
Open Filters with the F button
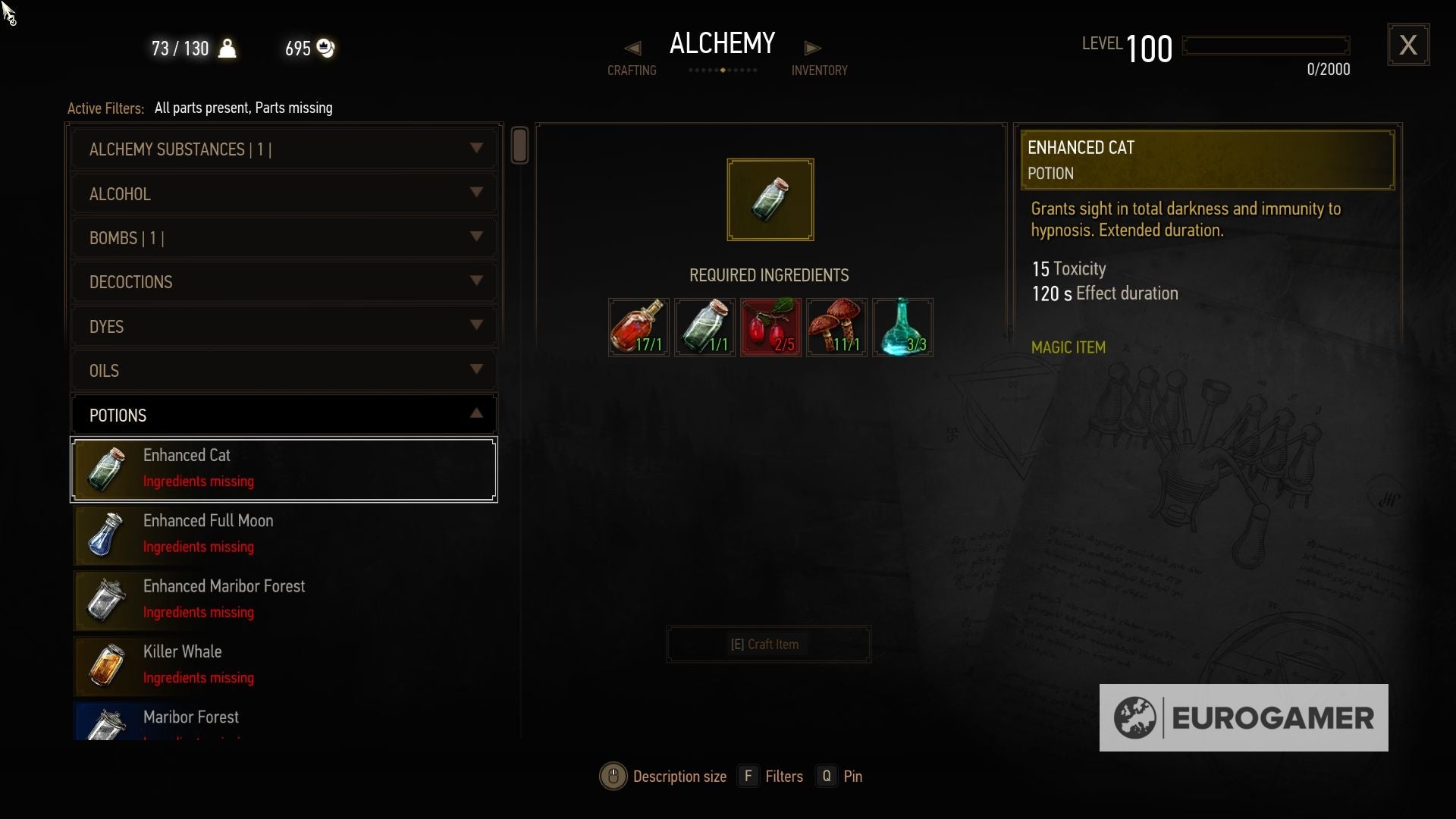749,776
